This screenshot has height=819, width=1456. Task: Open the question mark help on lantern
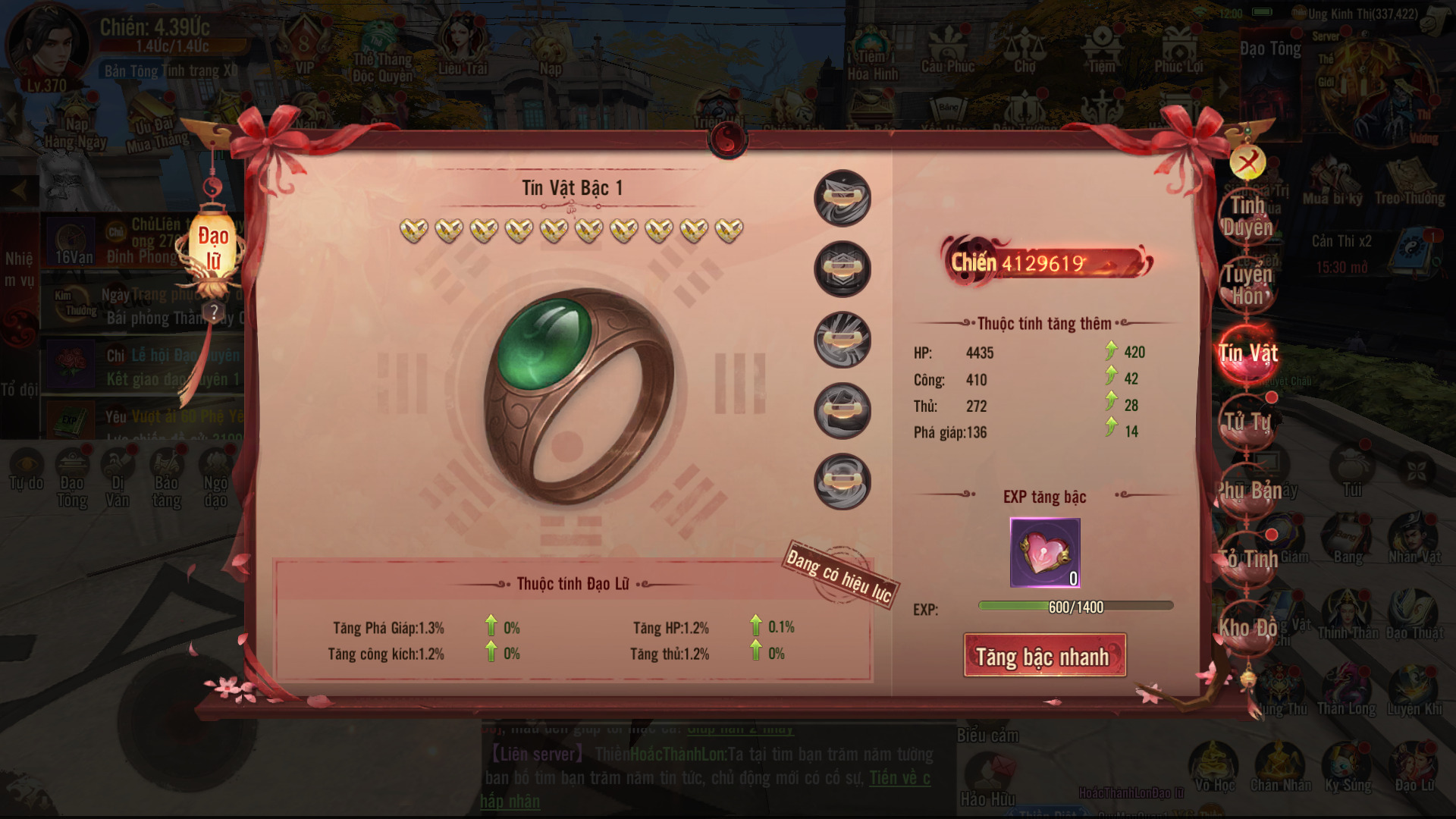pos(215,312)
